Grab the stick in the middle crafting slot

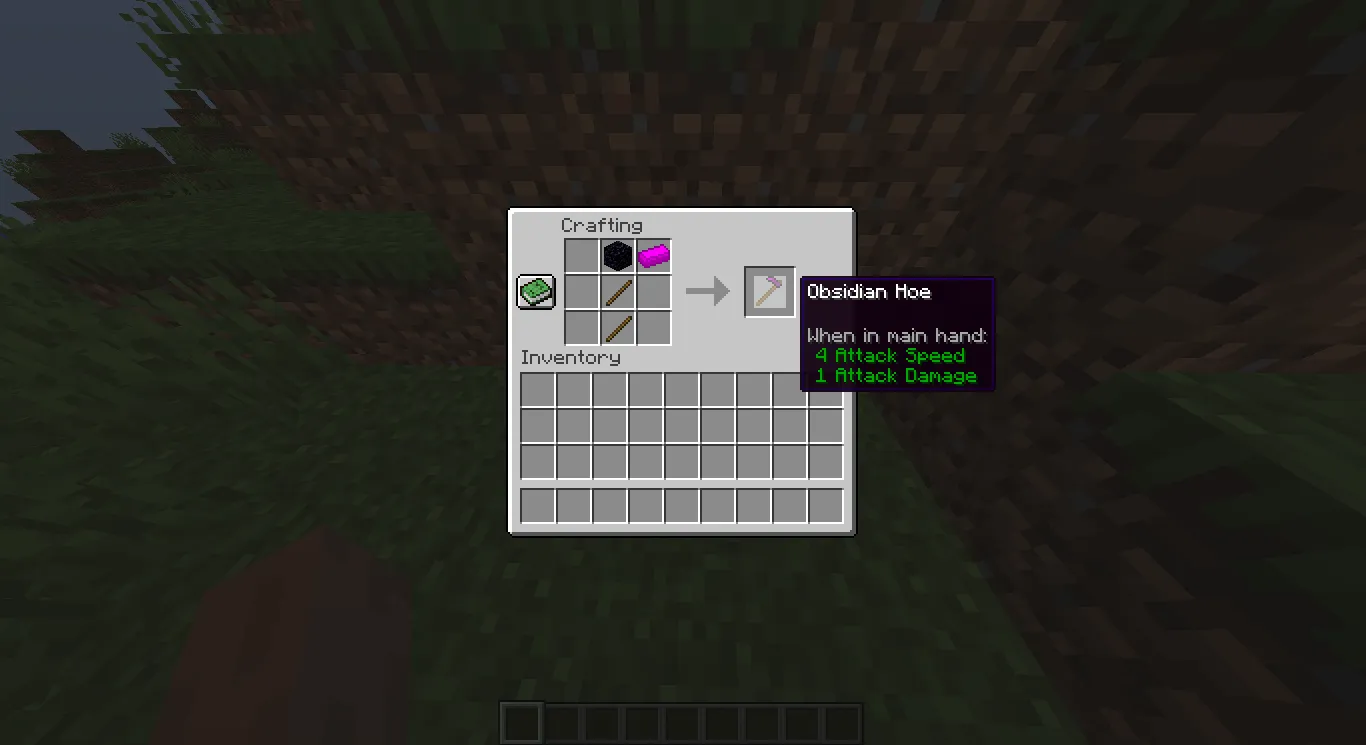[617, 290]
